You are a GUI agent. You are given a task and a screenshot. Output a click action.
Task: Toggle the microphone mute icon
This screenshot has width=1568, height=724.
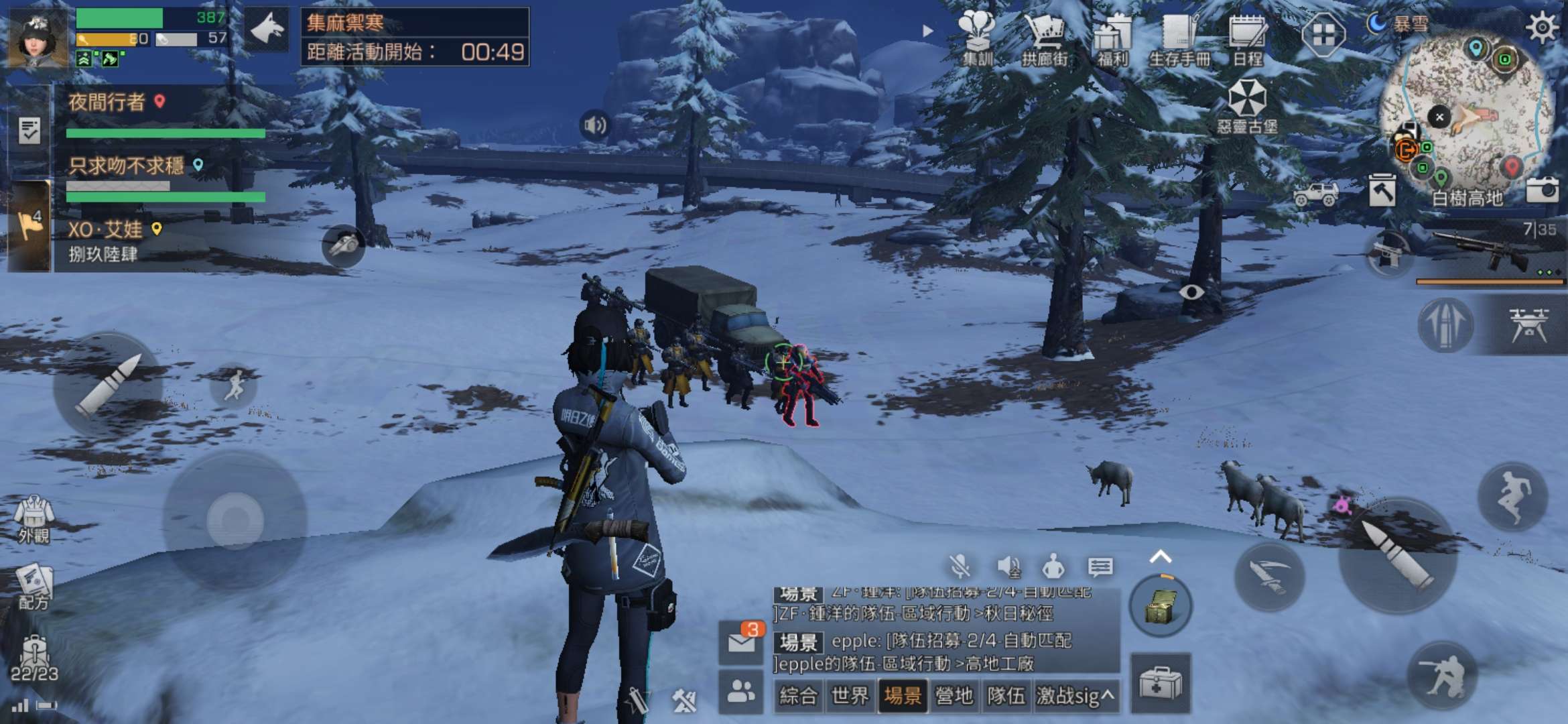point(960,567)
